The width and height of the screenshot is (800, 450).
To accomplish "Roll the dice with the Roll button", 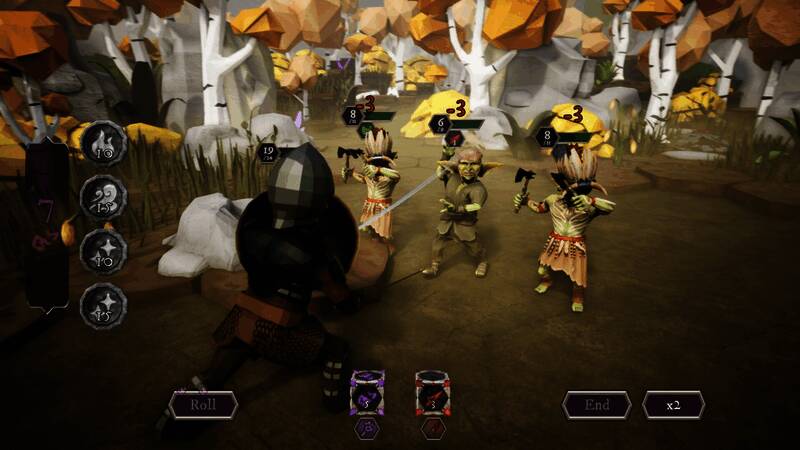I will (x=203, y=404).
